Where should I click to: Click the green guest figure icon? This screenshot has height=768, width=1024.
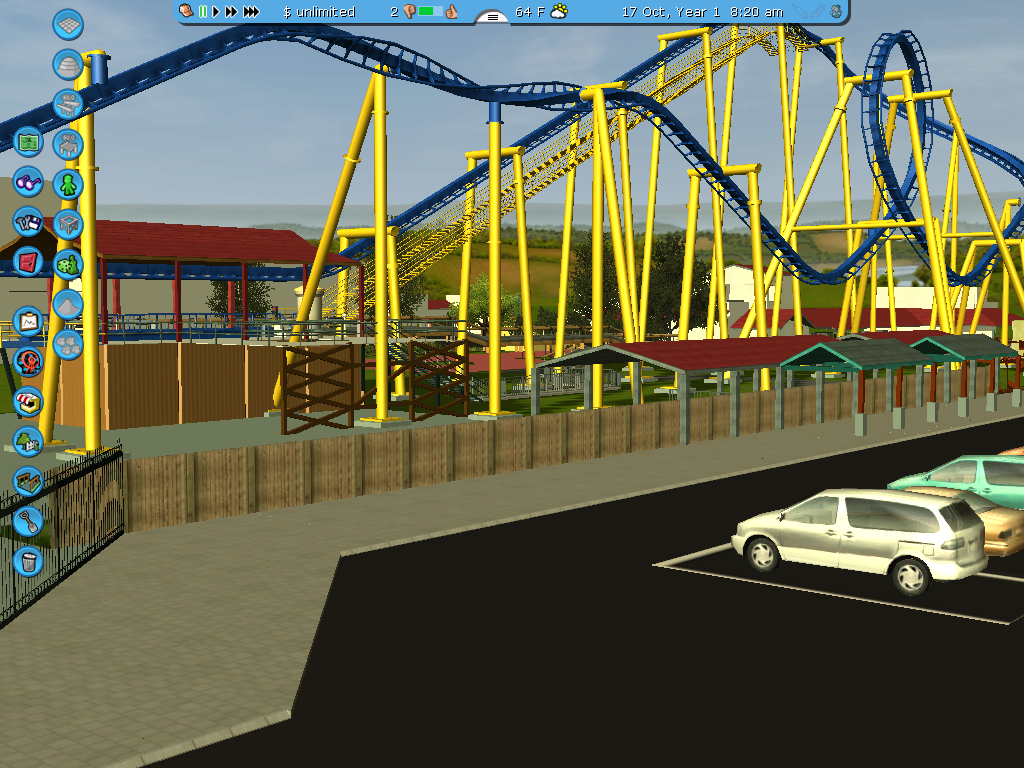coord(68,184)
